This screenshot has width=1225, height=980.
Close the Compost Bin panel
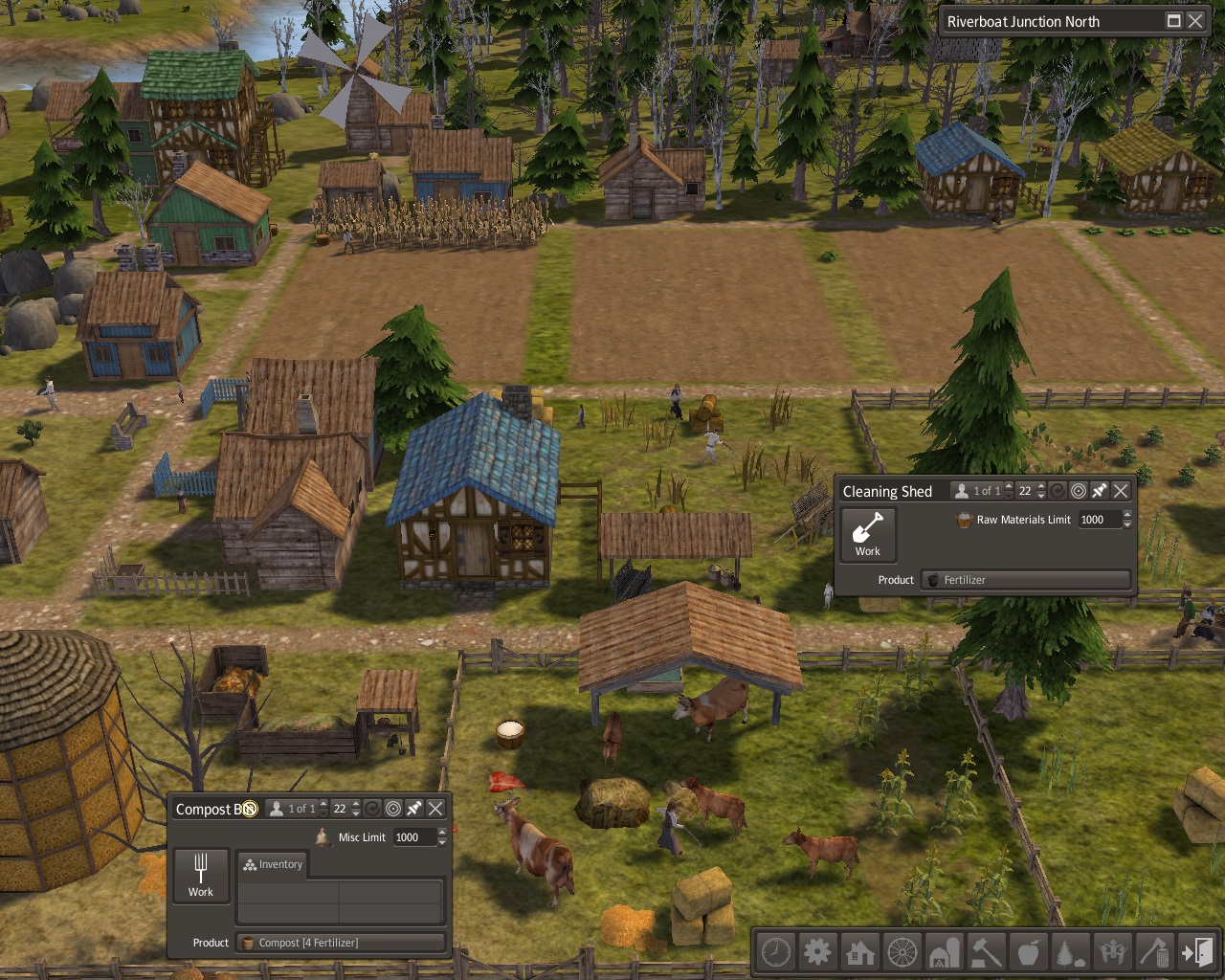(x=435, y=809)
